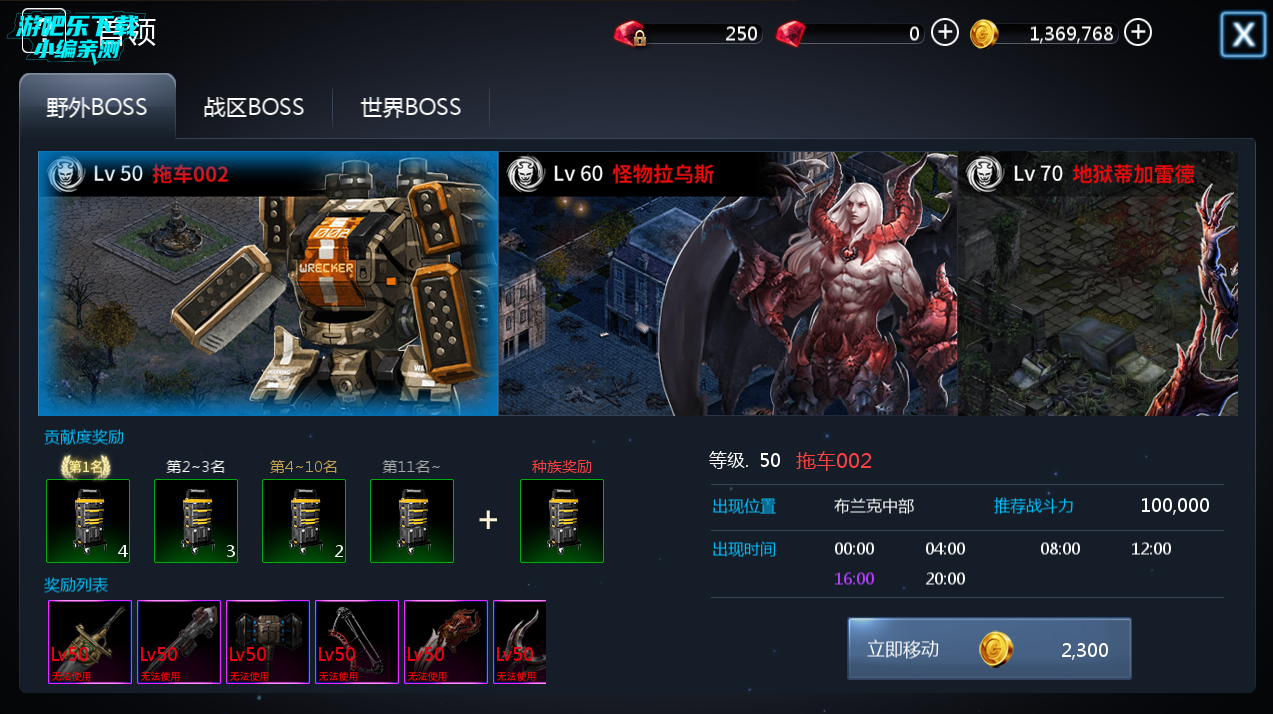1273x714 pixels.
Task: Click 立即移动 to travel for 2,300 gold
Action: click(989, 649)
